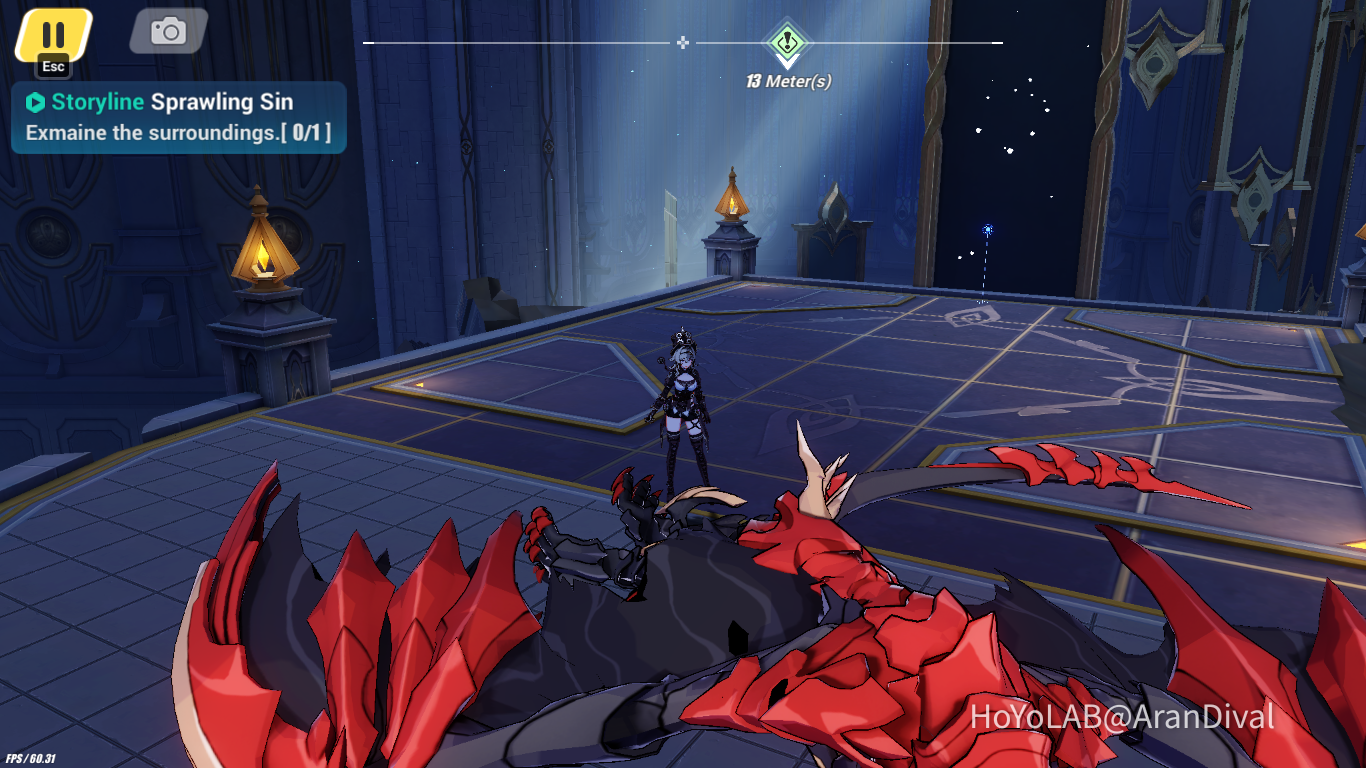
Task: Click the crosshair marker on the navigation bar
Action: (x=683, y=43)
